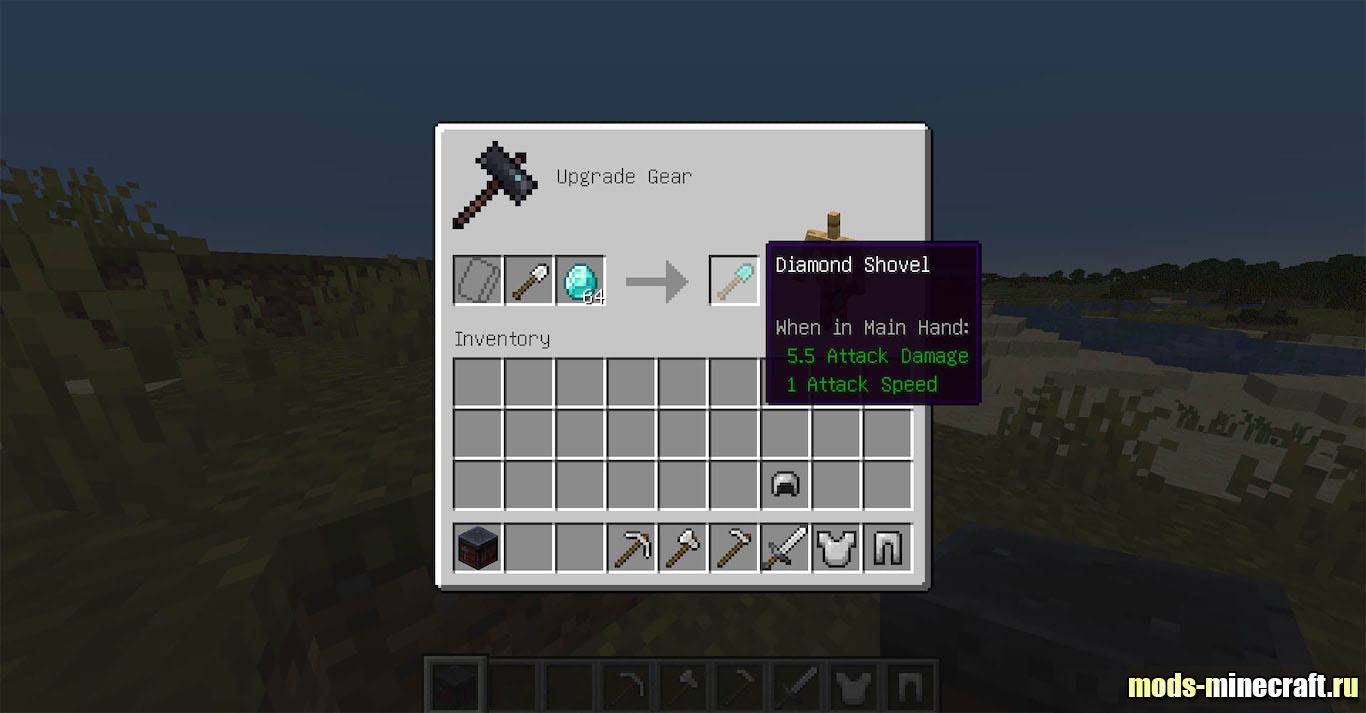The image size is (1366, 713).
Task: Pick up the upgrade table block
Action: (477, 548)
